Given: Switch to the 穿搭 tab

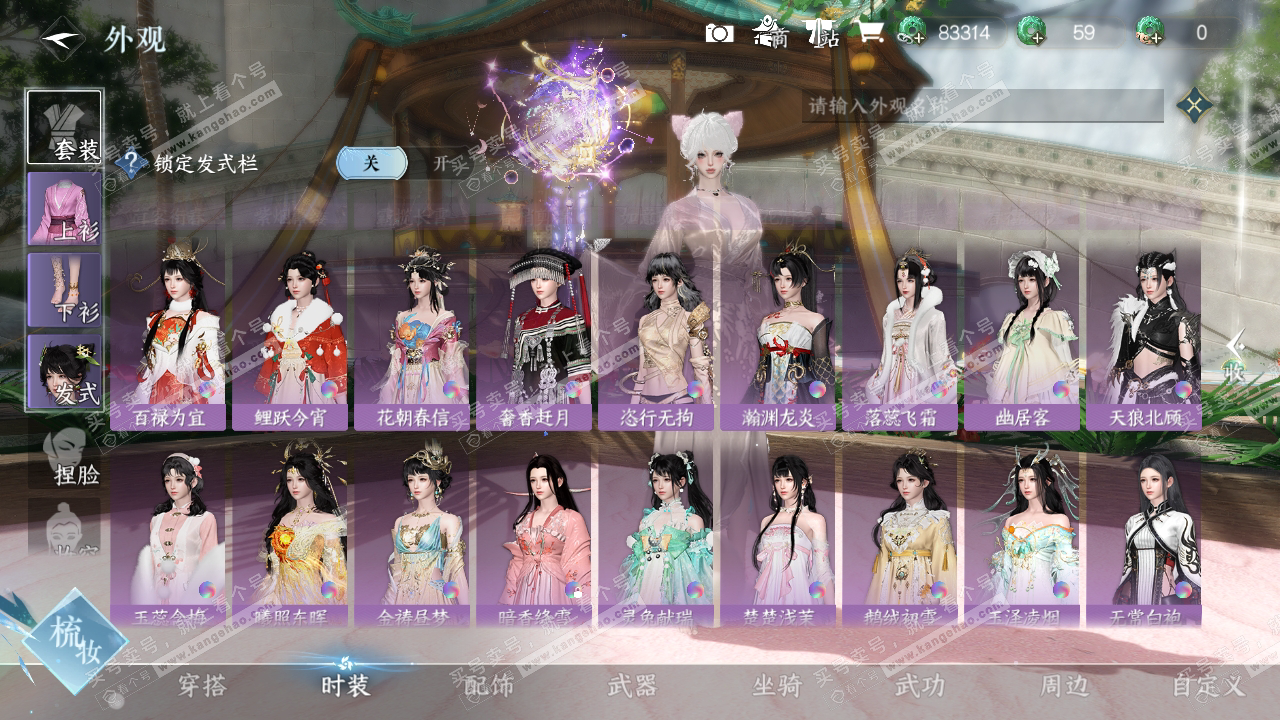Looking at the screenshot, I should [202, 686].
